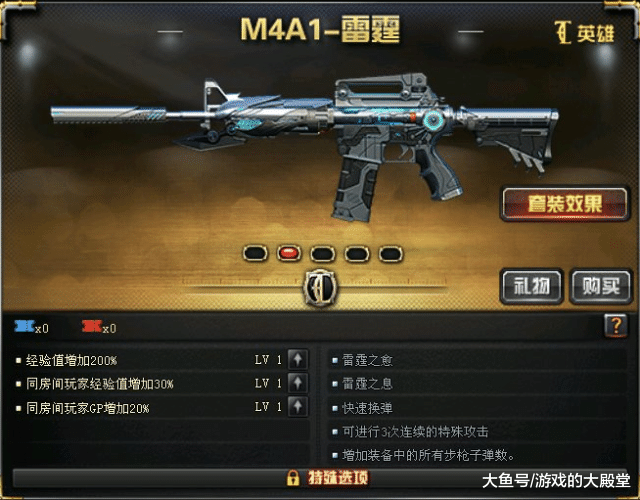Raise the level of 同房间玩家经验值增加30%
The width and height of the screenshot is (640, 500).
click(298, 383)
